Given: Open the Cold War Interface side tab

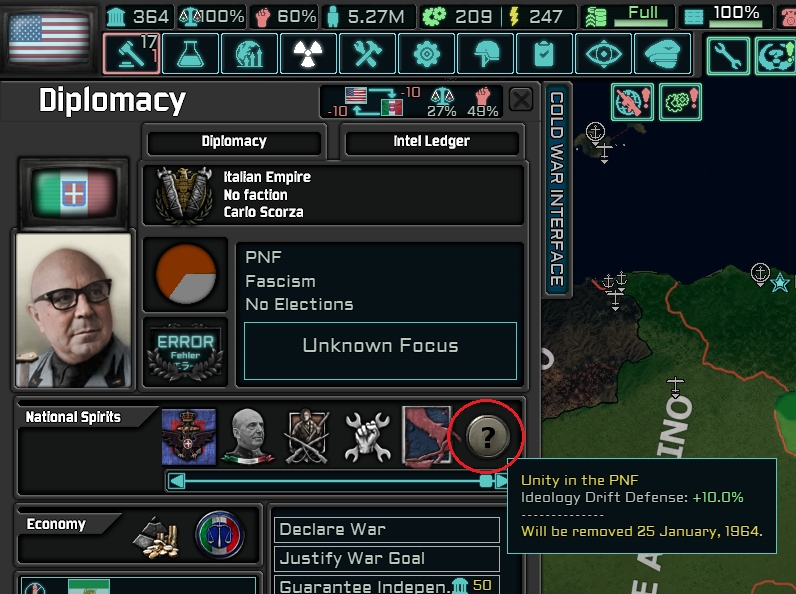Looking at the screenshot, I should (557, 190).
